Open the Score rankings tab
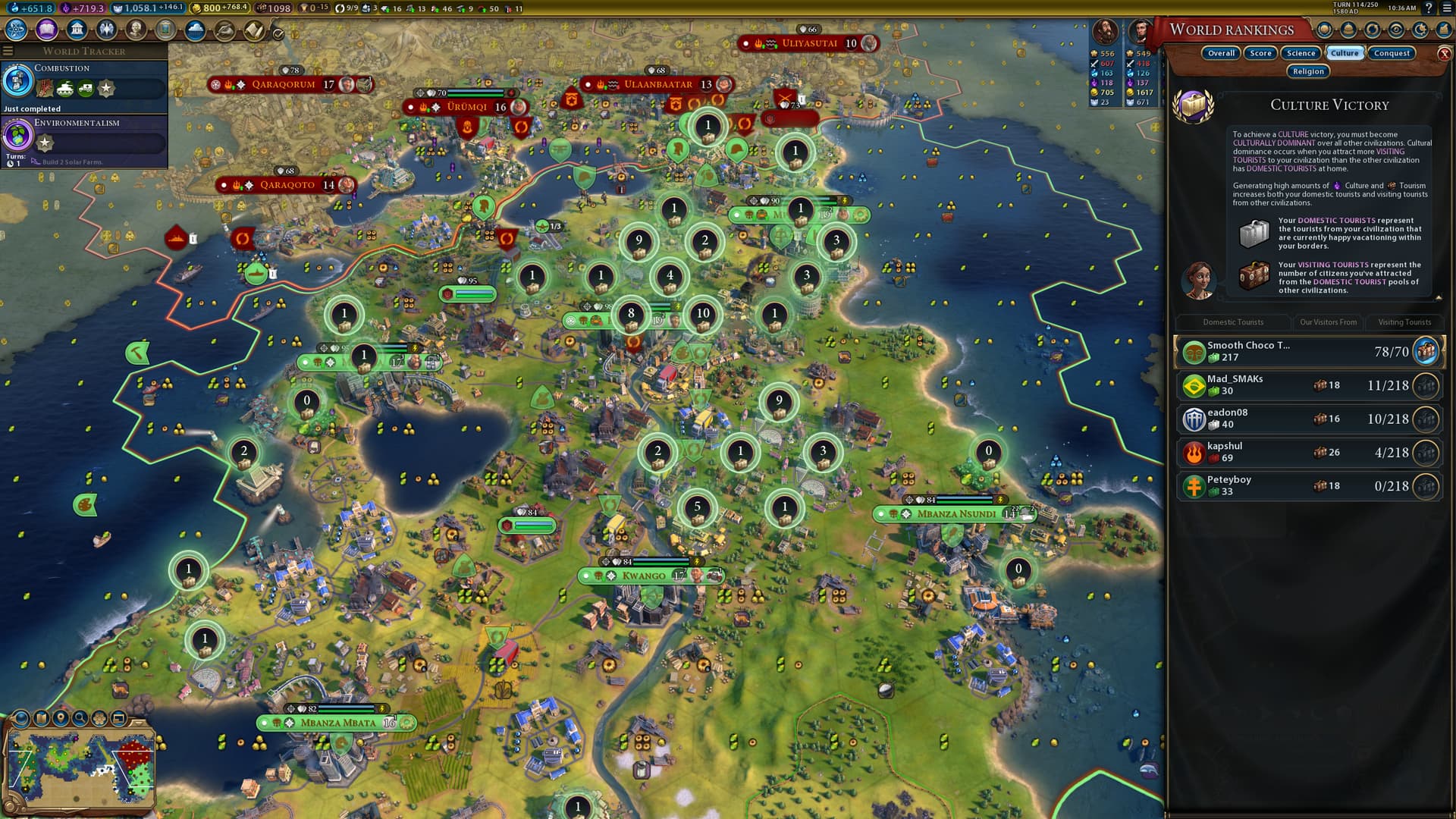This screenshot has width=1456, height=819. point(1260,53)
